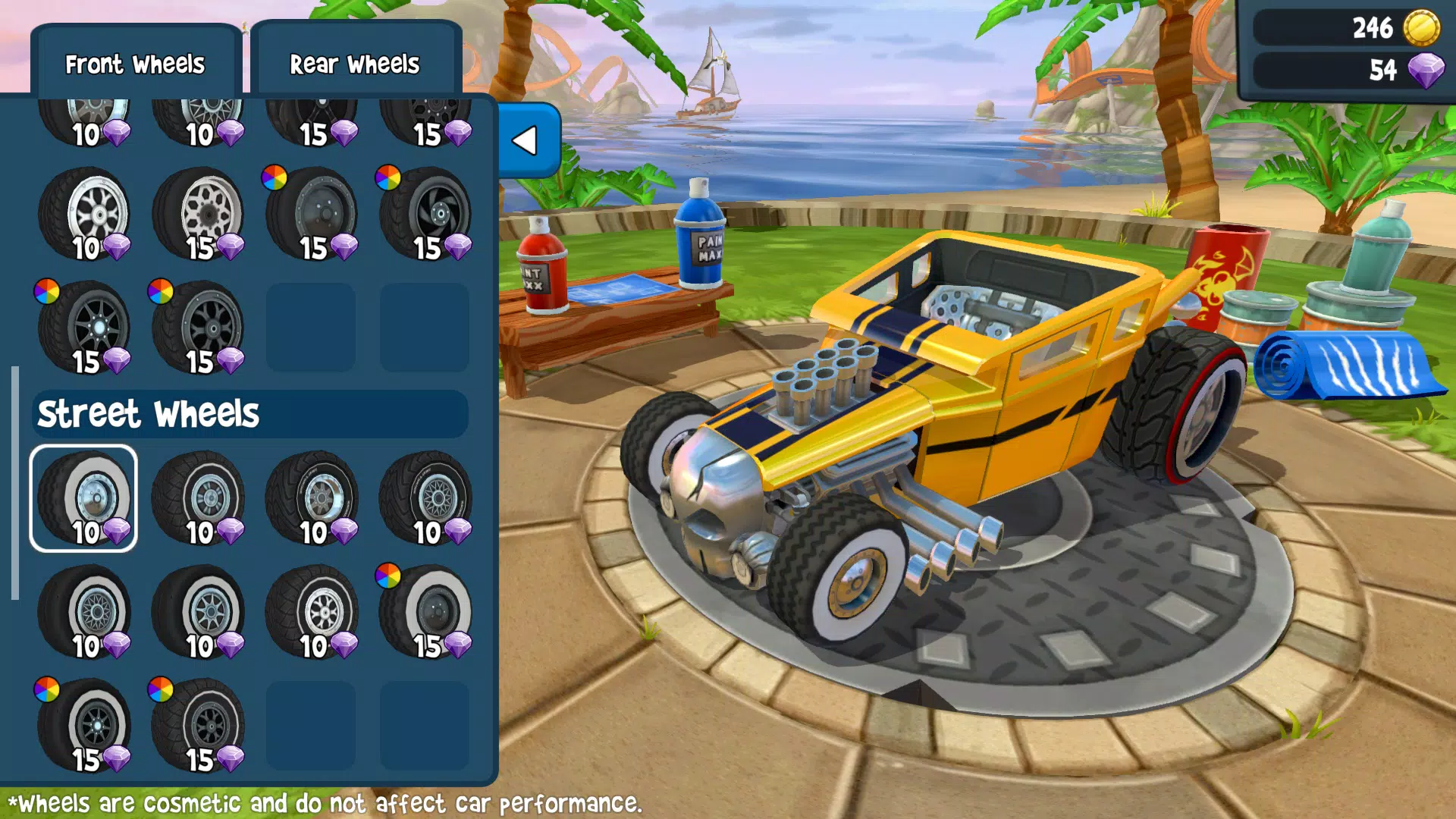This screenshot has width=1456, height=819.
Task: Open the Front Wheels tab
Action: [135, 64]
